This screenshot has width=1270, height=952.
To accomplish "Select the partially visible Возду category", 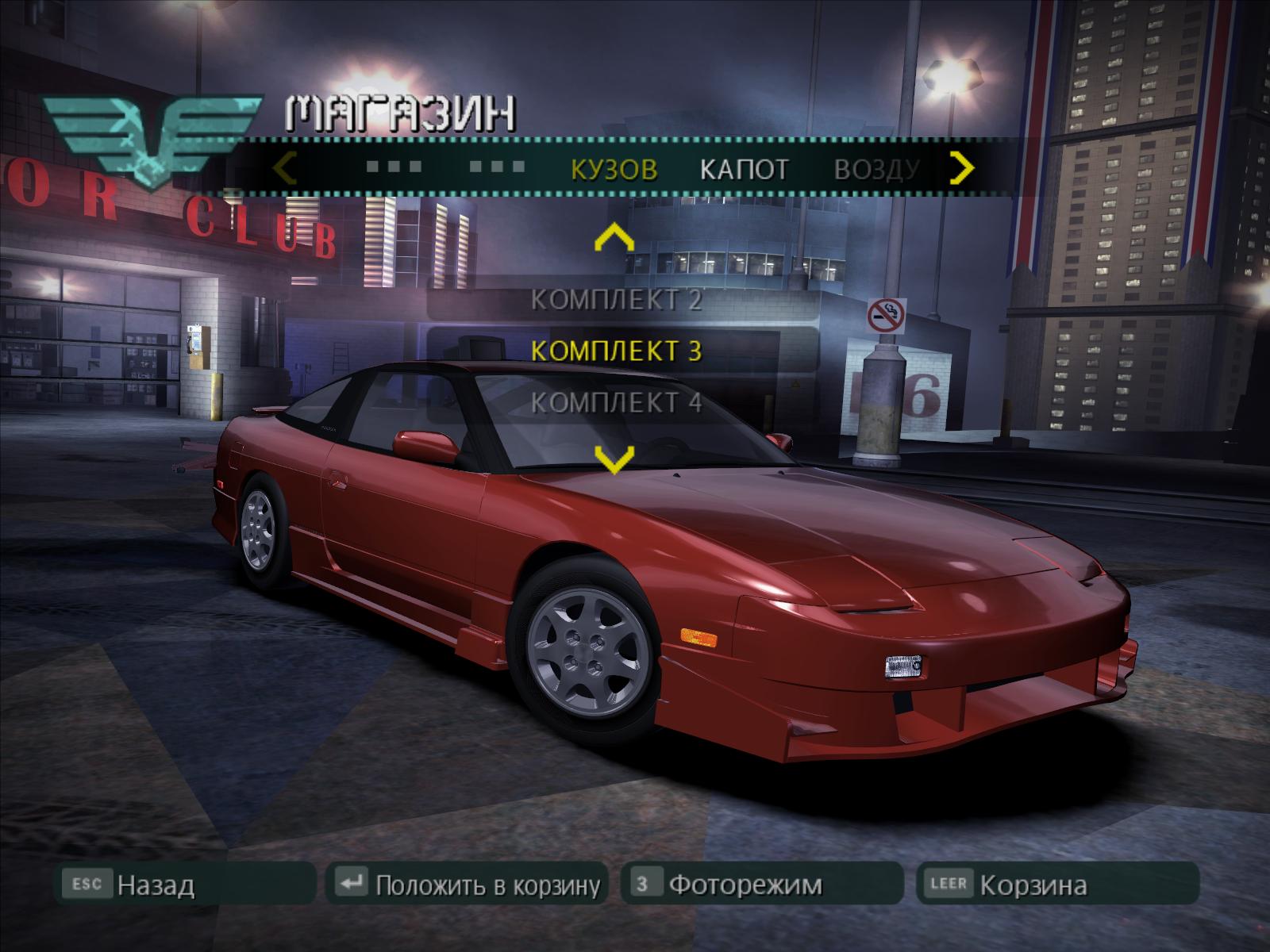I will pyautogui.click(x=876, y=169).
